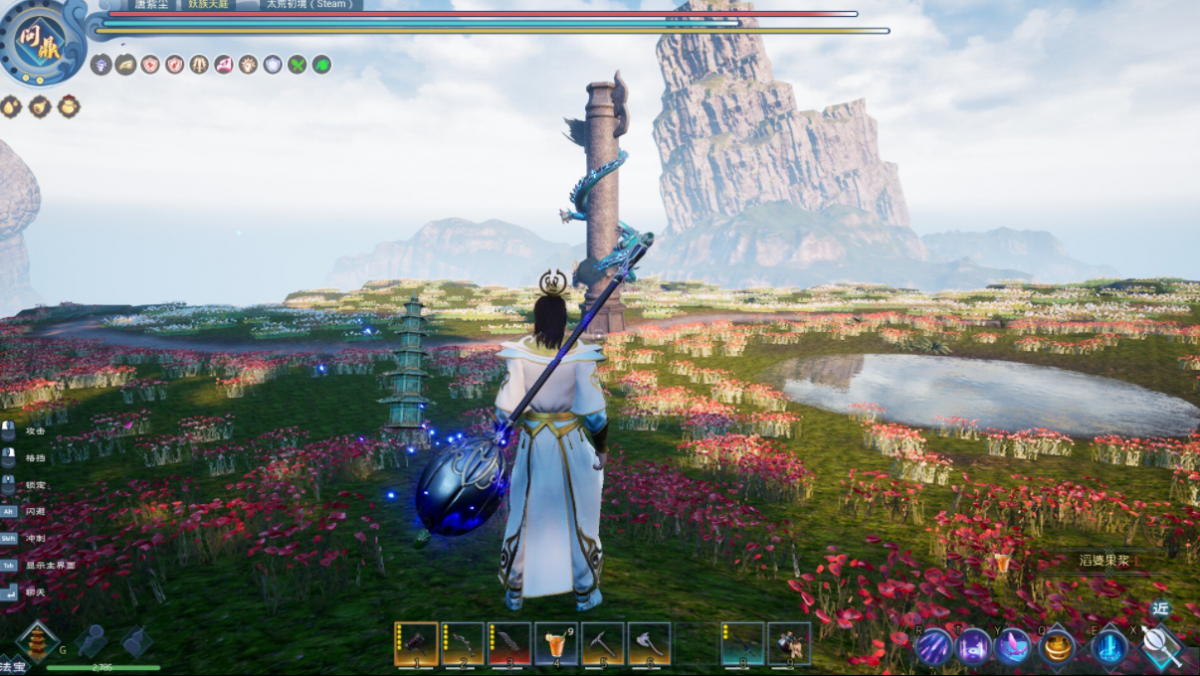Open the pagoda 法宝 treasure icon
The width and height of the screenshot is (1200, 676).
(37, 642)
